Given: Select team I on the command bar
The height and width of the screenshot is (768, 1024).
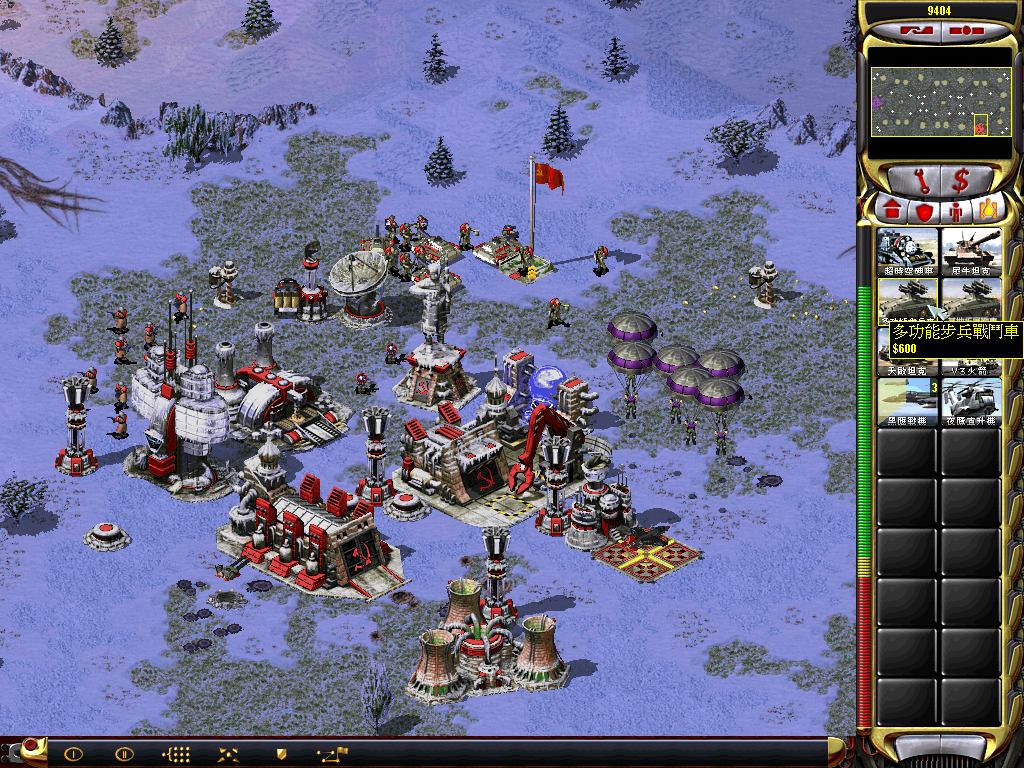Looking at the screenshot, I should click(x=73, y=754).
